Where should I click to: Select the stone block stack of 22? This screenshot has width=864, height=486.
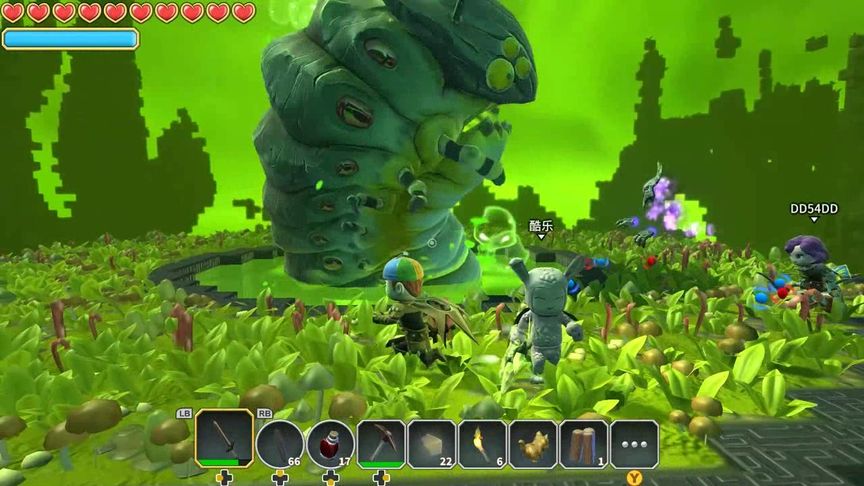[x=432, y=443]
